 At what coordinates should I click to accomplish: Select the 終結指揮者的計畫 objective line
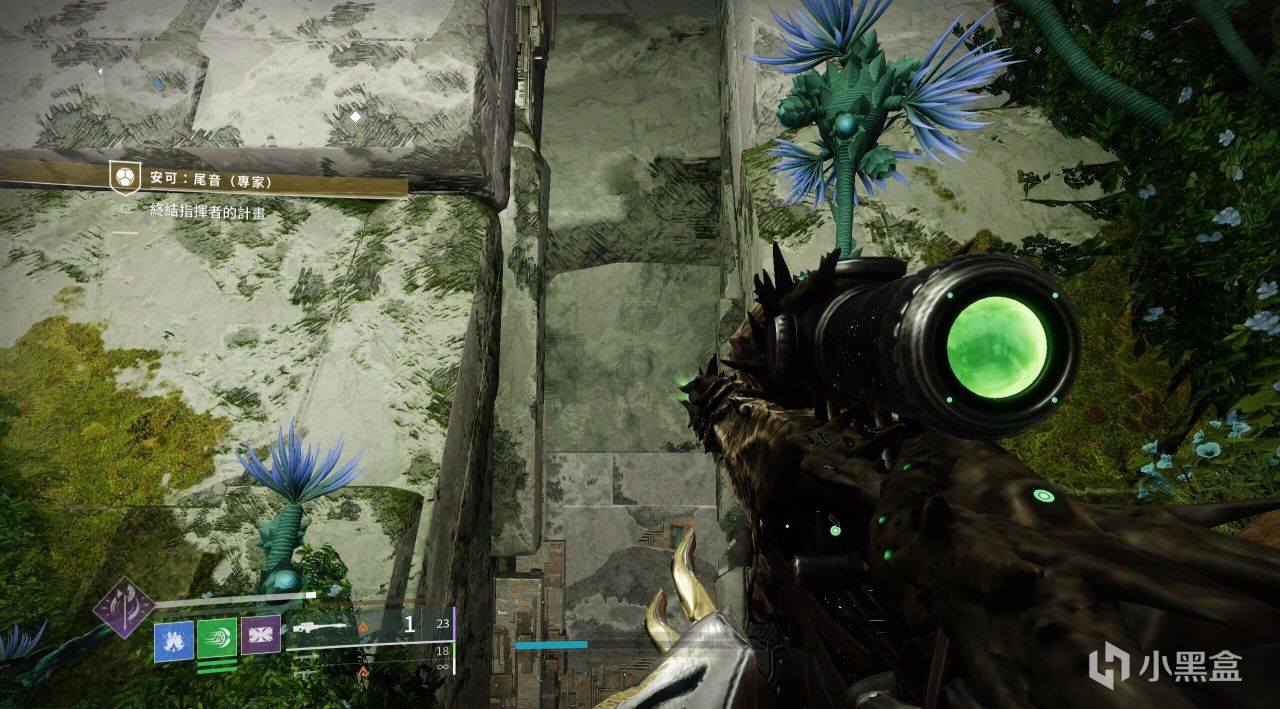click(x=207, y=211)
